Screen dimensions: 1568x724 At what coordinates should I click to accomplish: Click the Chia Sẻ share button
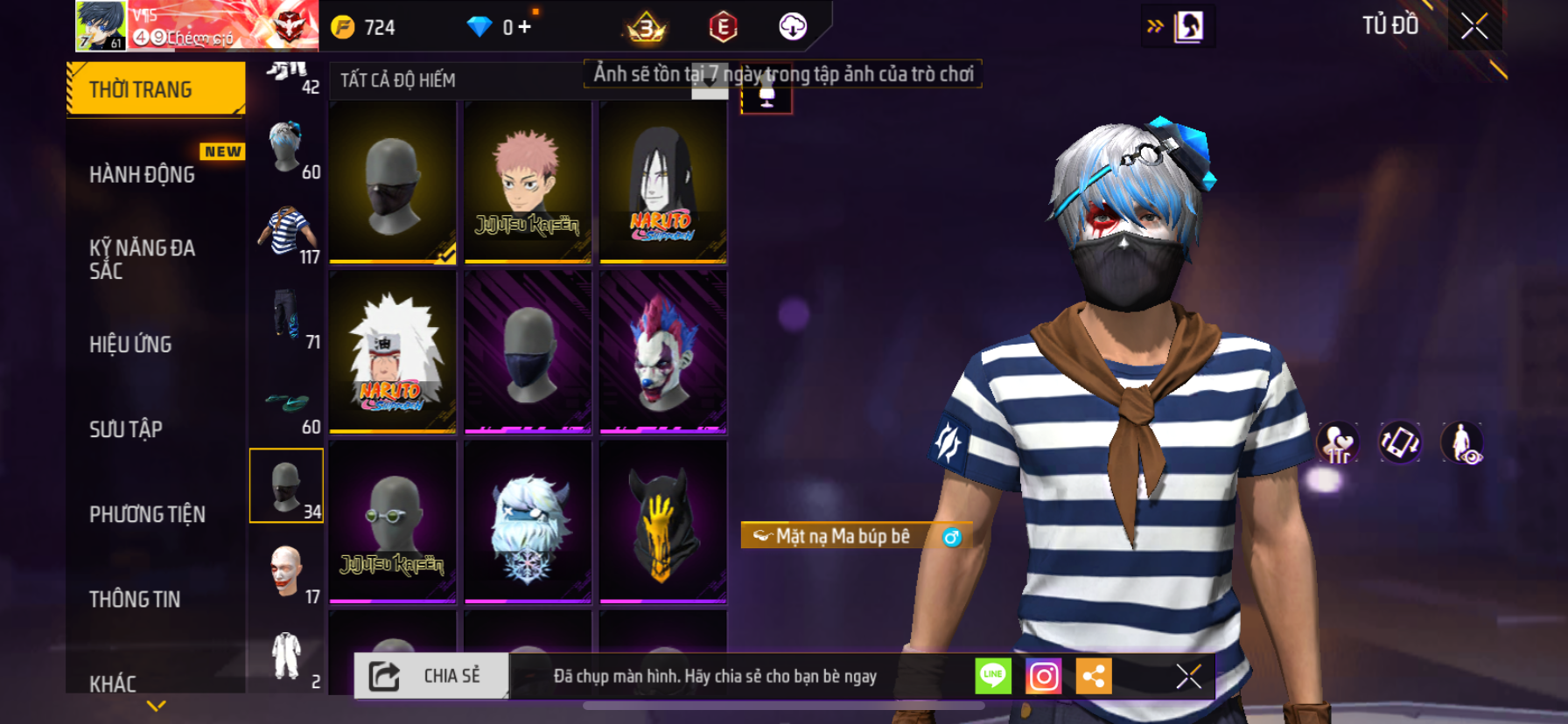pyautogui.click(x=431, y=676)
